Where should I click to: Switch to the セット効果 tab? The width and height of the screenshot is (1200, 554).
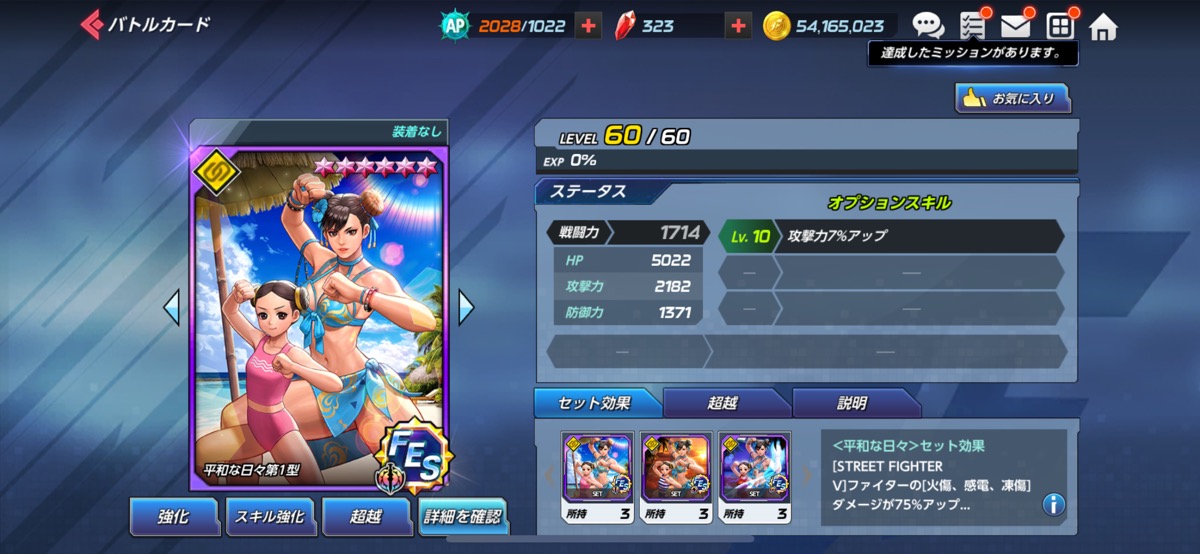tap(598, 403)
